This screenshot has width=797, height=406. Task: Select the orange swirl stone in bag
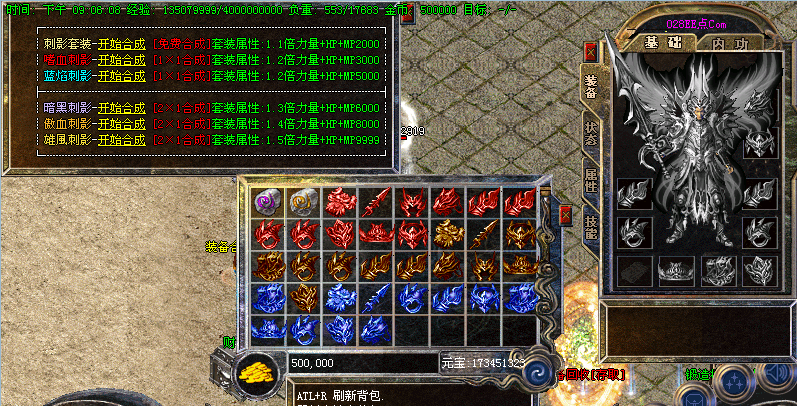(x=301, y=202)
